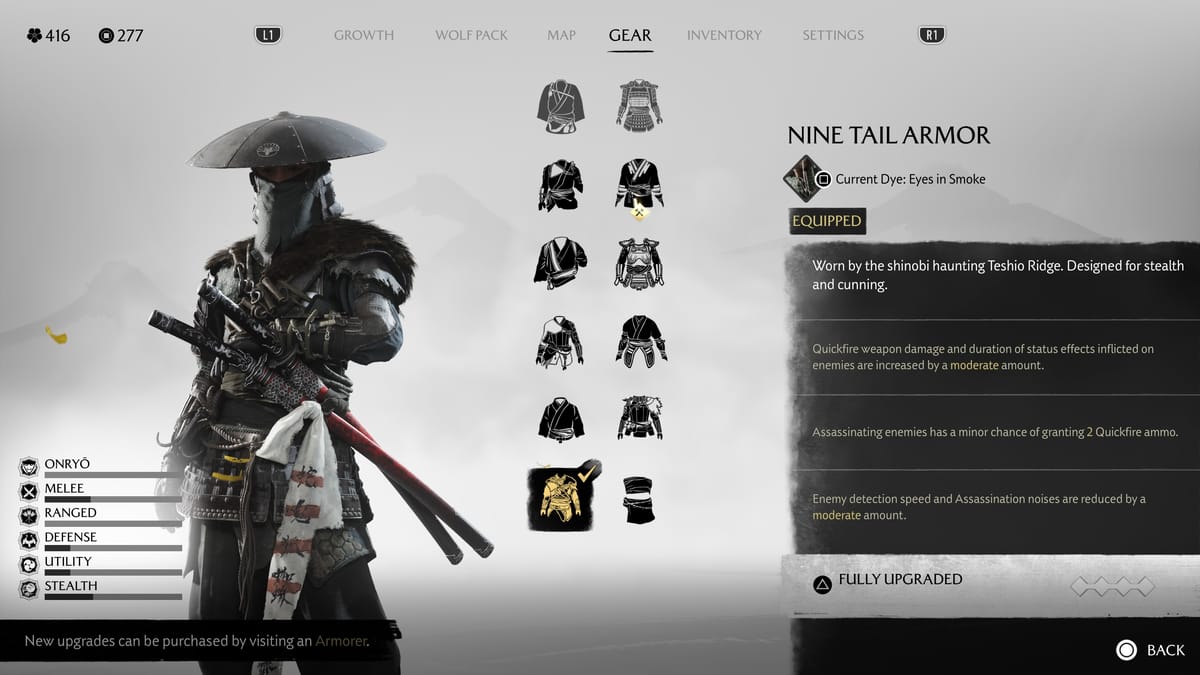Open the Eyes in Smoke dye swatch

point(802,179)
